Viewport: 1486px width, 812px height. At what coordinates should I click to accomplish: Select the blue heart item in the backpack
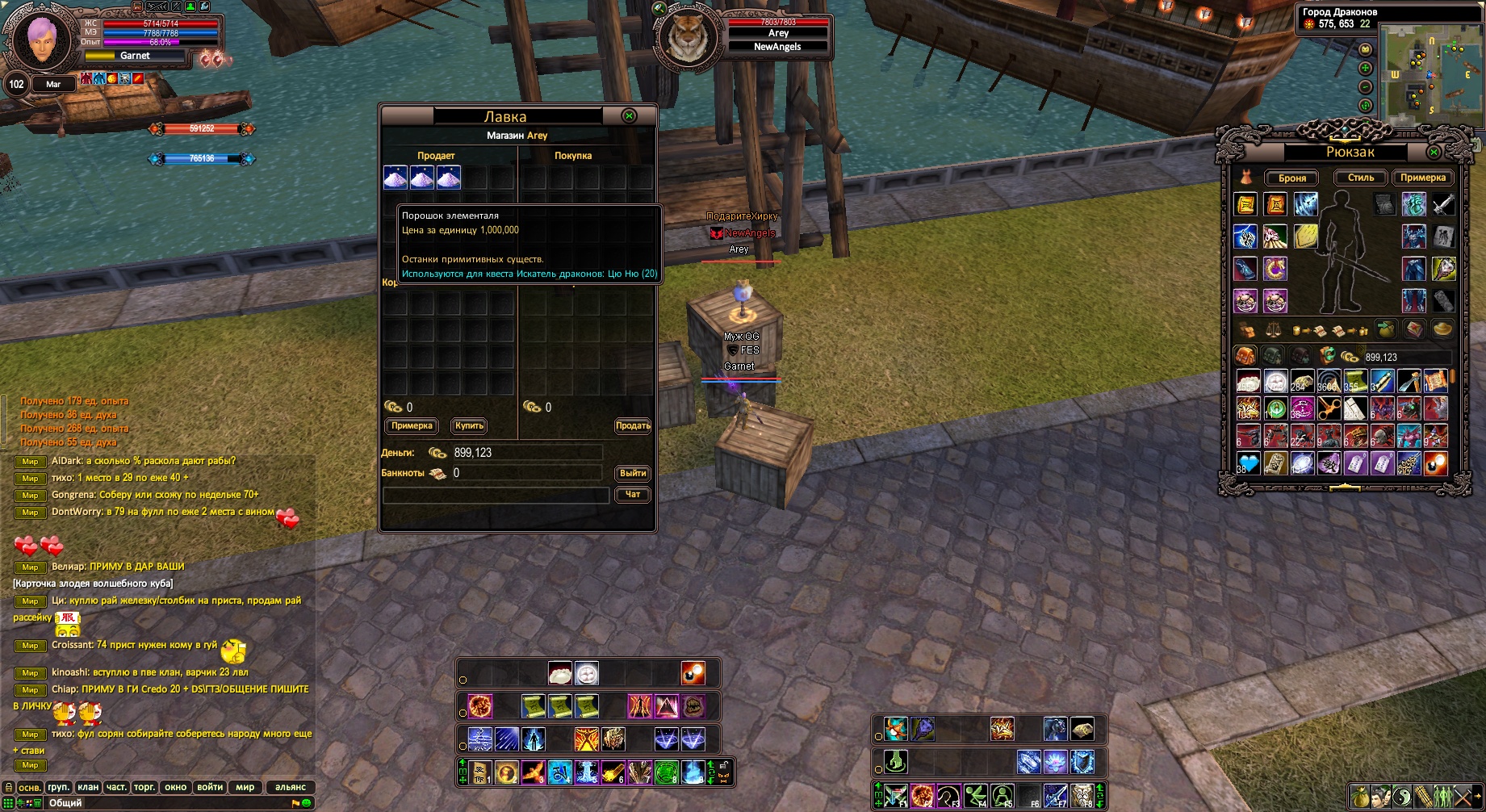coord(1248,463)
